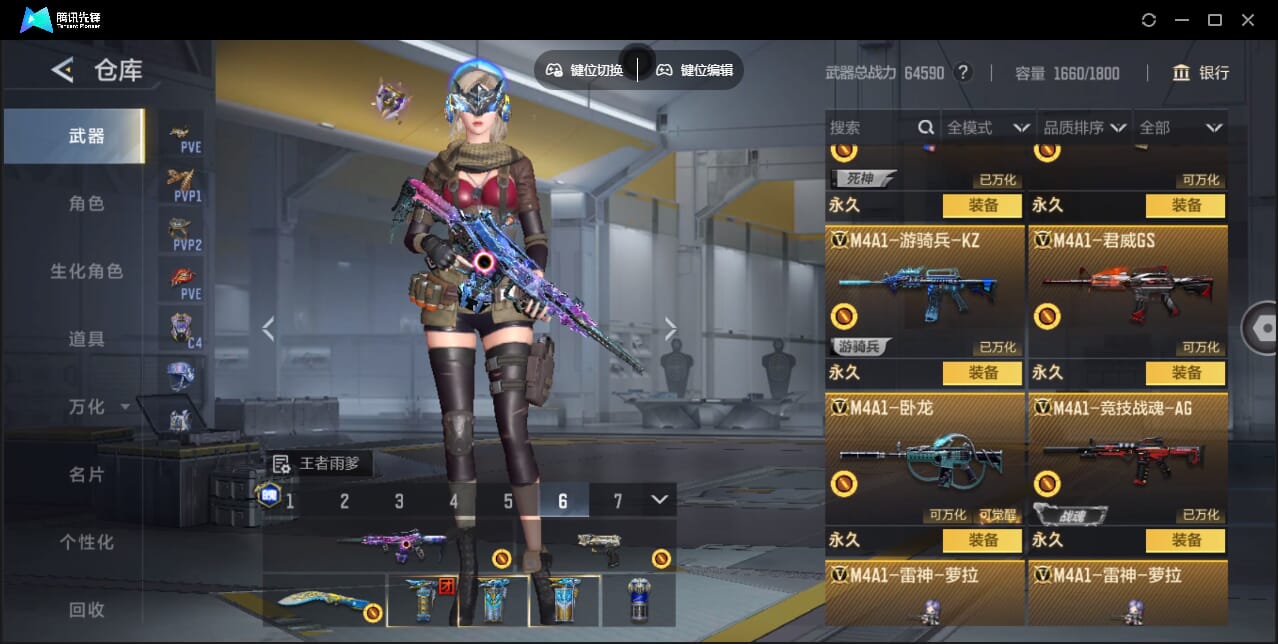Select the M4A1-卧龙 weapon card
The height and width of the screenshot is (644, 1278).
click(925, 455)
